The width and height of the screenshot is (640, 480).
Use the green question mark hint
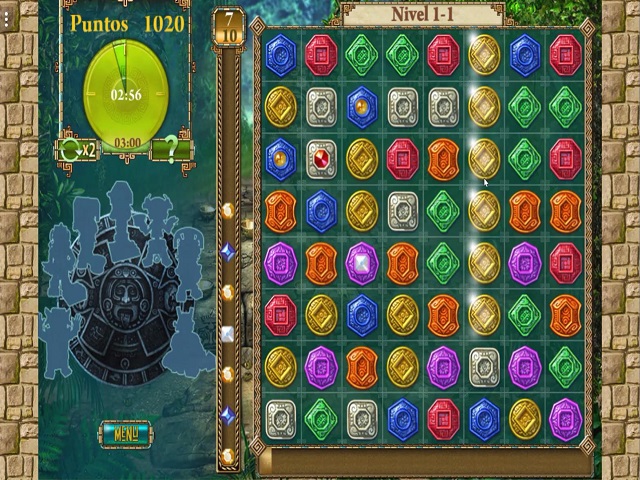172,151
